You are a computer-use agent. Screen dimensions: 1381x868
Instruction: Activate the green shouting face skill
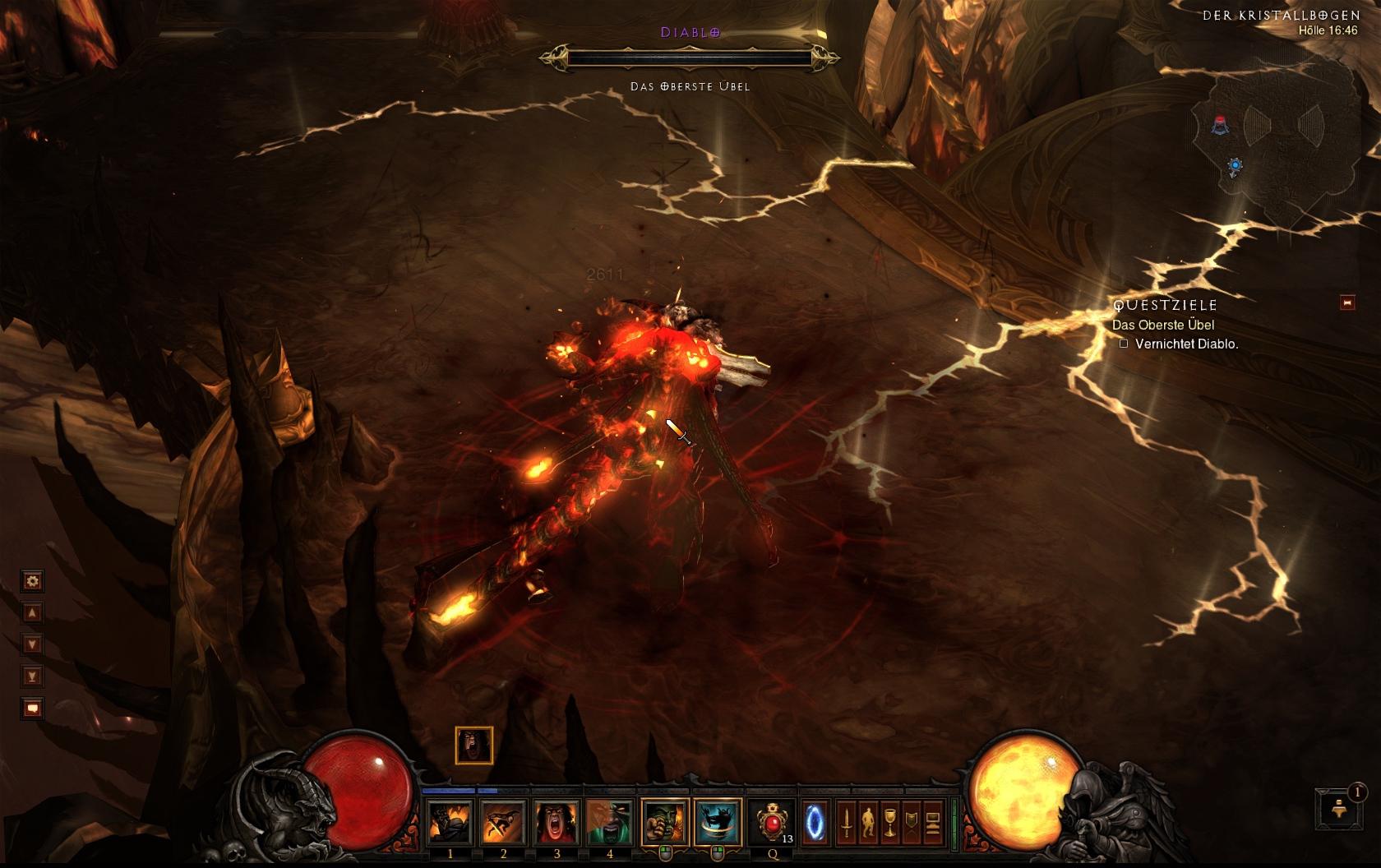(x=609, y=821)
